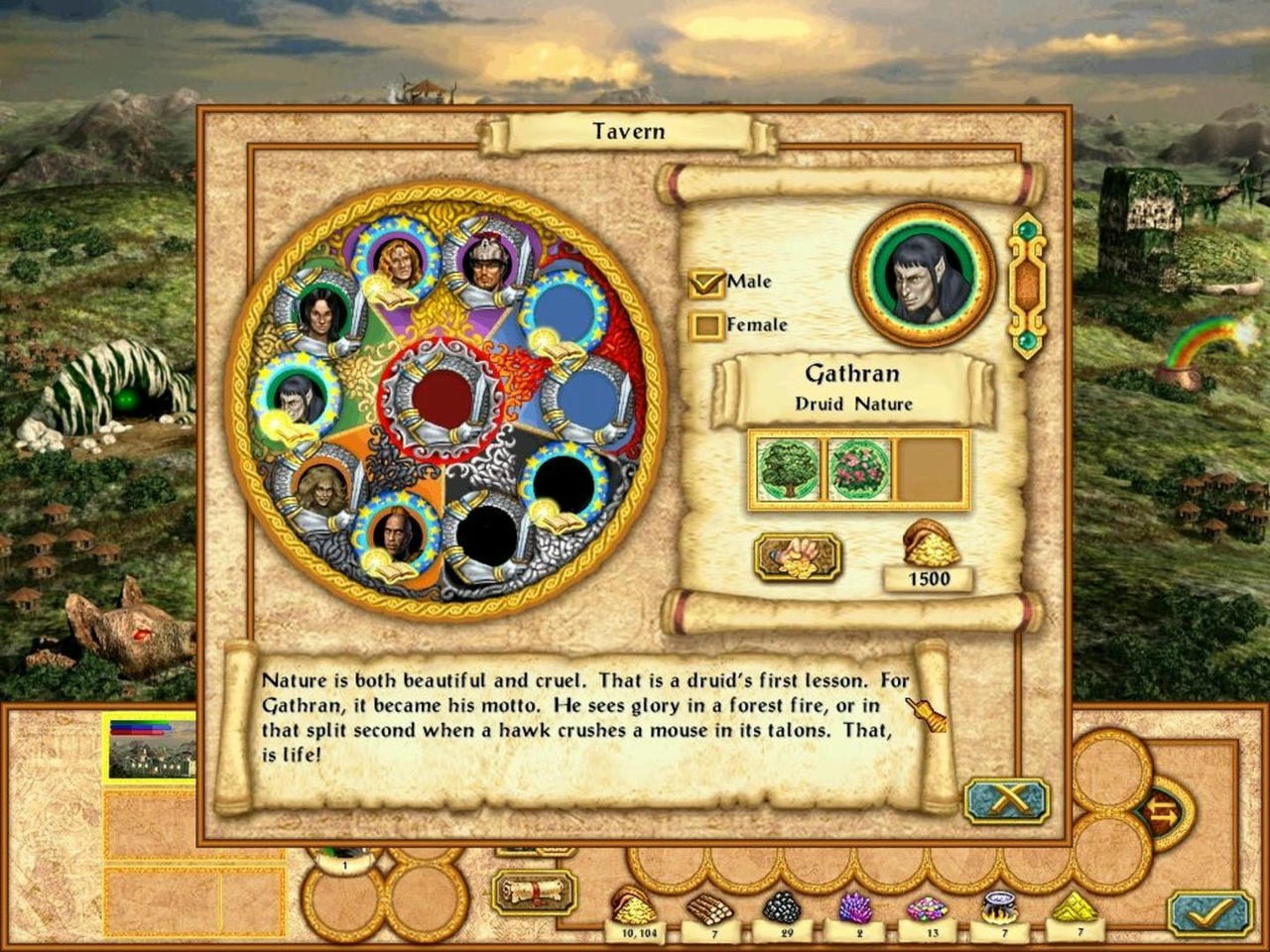Inspect the tree skill icon
Image resolution: width=1270 pixels, height=952 pixels.
tap(788, 469)
